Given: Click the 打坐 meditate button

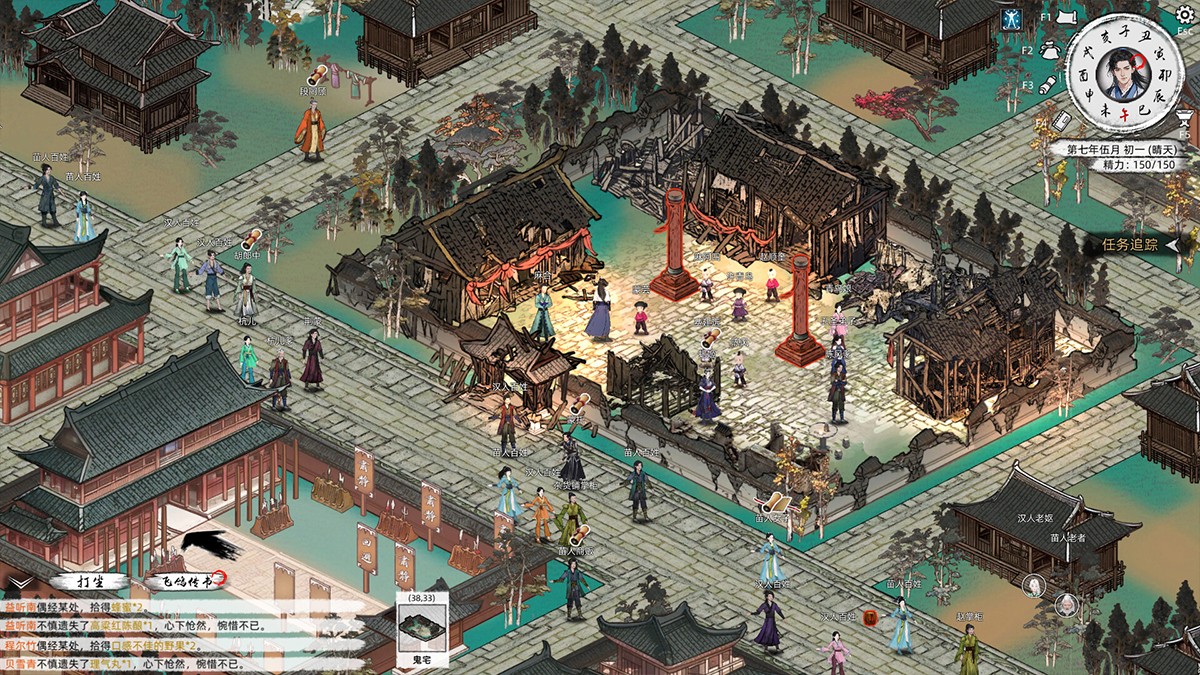Looking at the screenshot, I should click(x=90, y=581).
